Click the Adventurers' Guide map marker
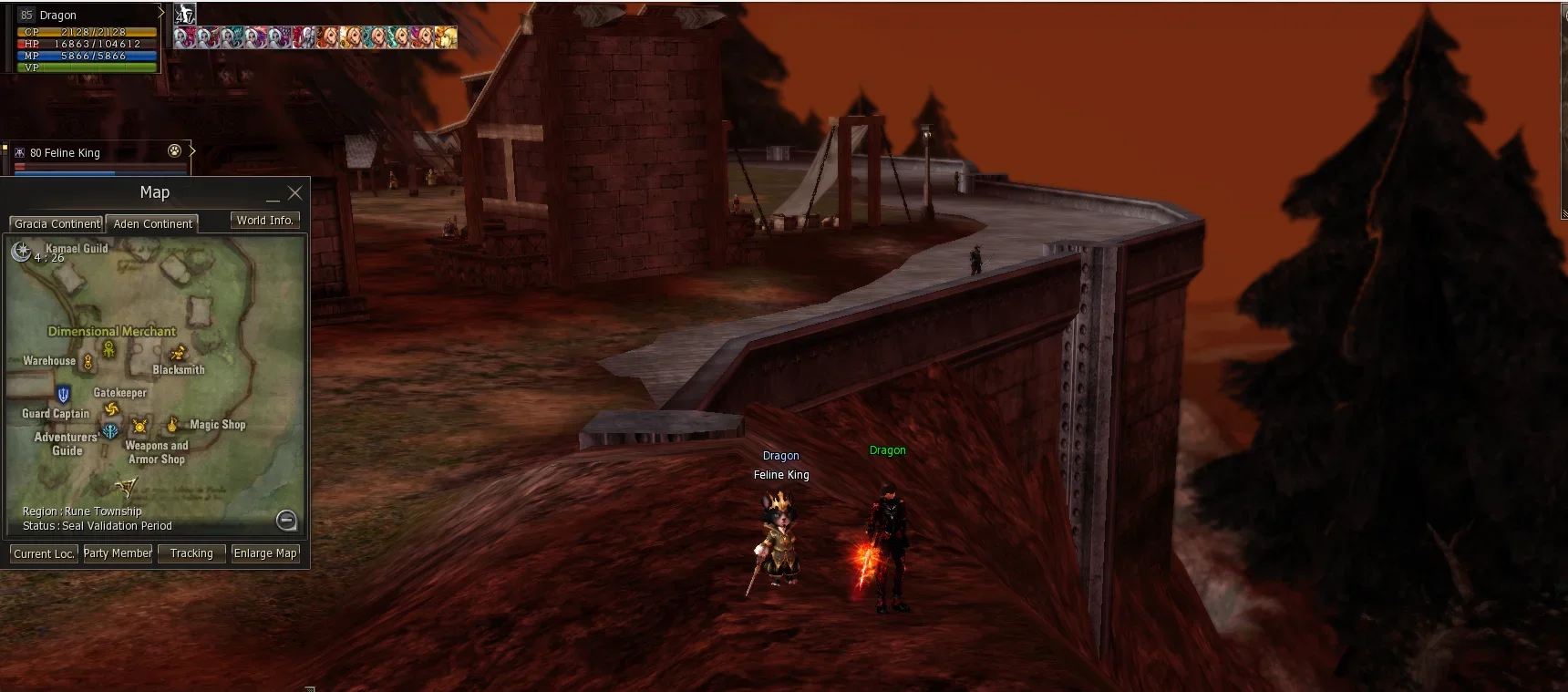 [110, 431]
